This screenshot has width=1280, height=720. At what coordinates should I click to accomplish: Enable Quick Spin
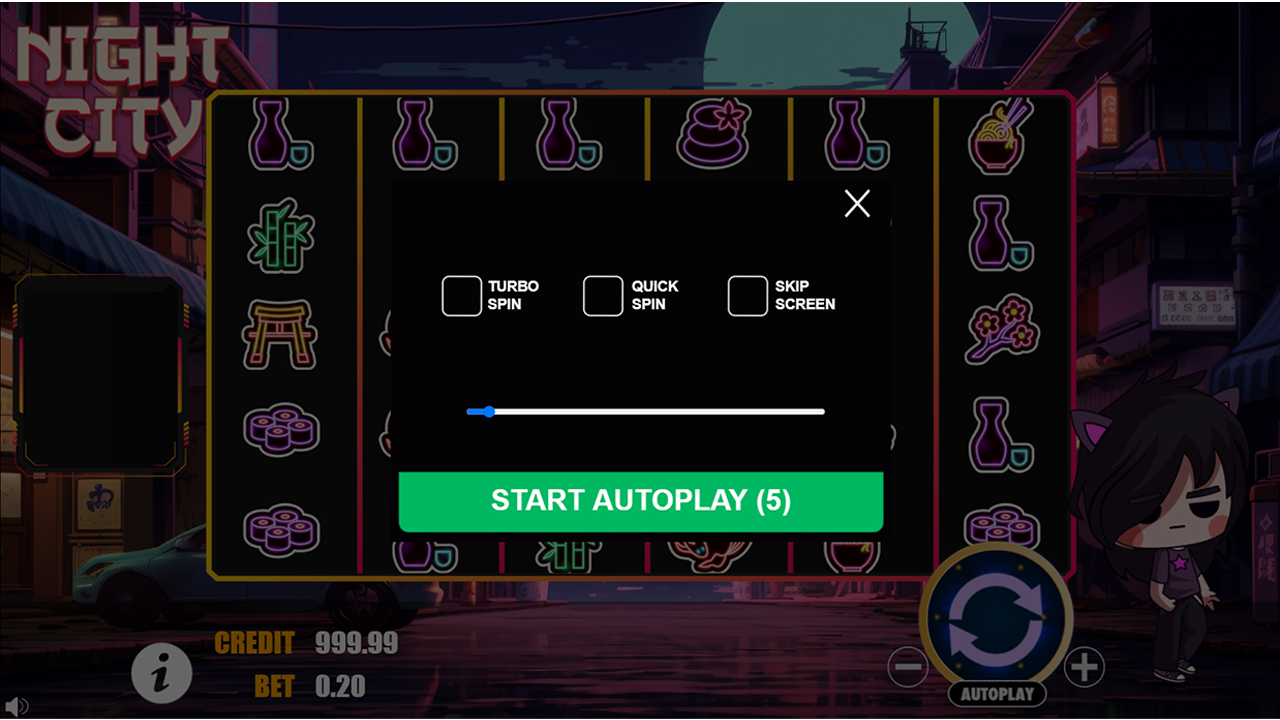pos(602,295)
